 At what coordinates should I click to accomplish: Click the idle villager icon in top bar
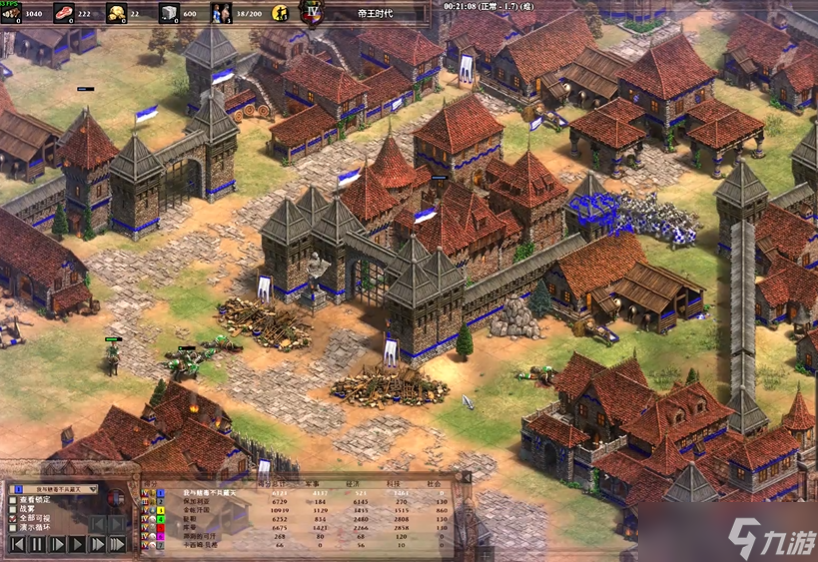[281, 13]
